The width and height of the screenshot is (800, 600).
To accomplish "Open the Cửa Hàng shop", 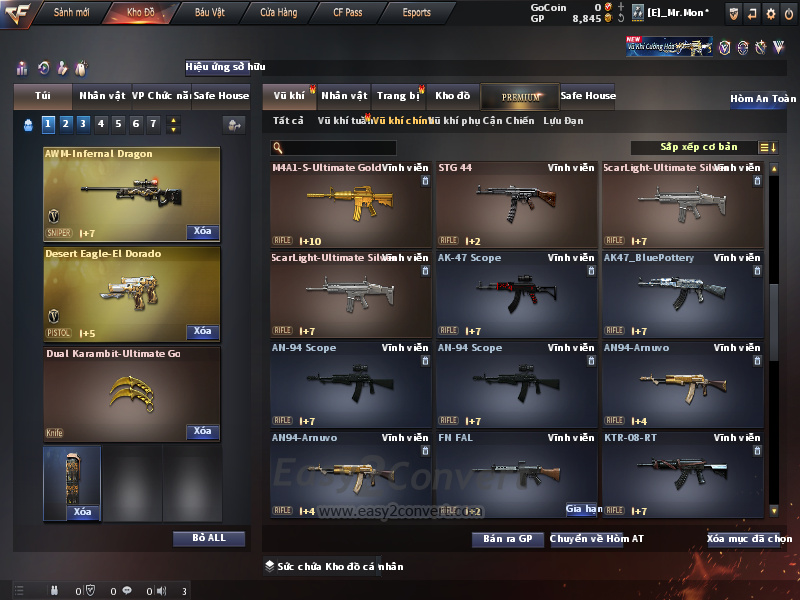I will [278, 13].
